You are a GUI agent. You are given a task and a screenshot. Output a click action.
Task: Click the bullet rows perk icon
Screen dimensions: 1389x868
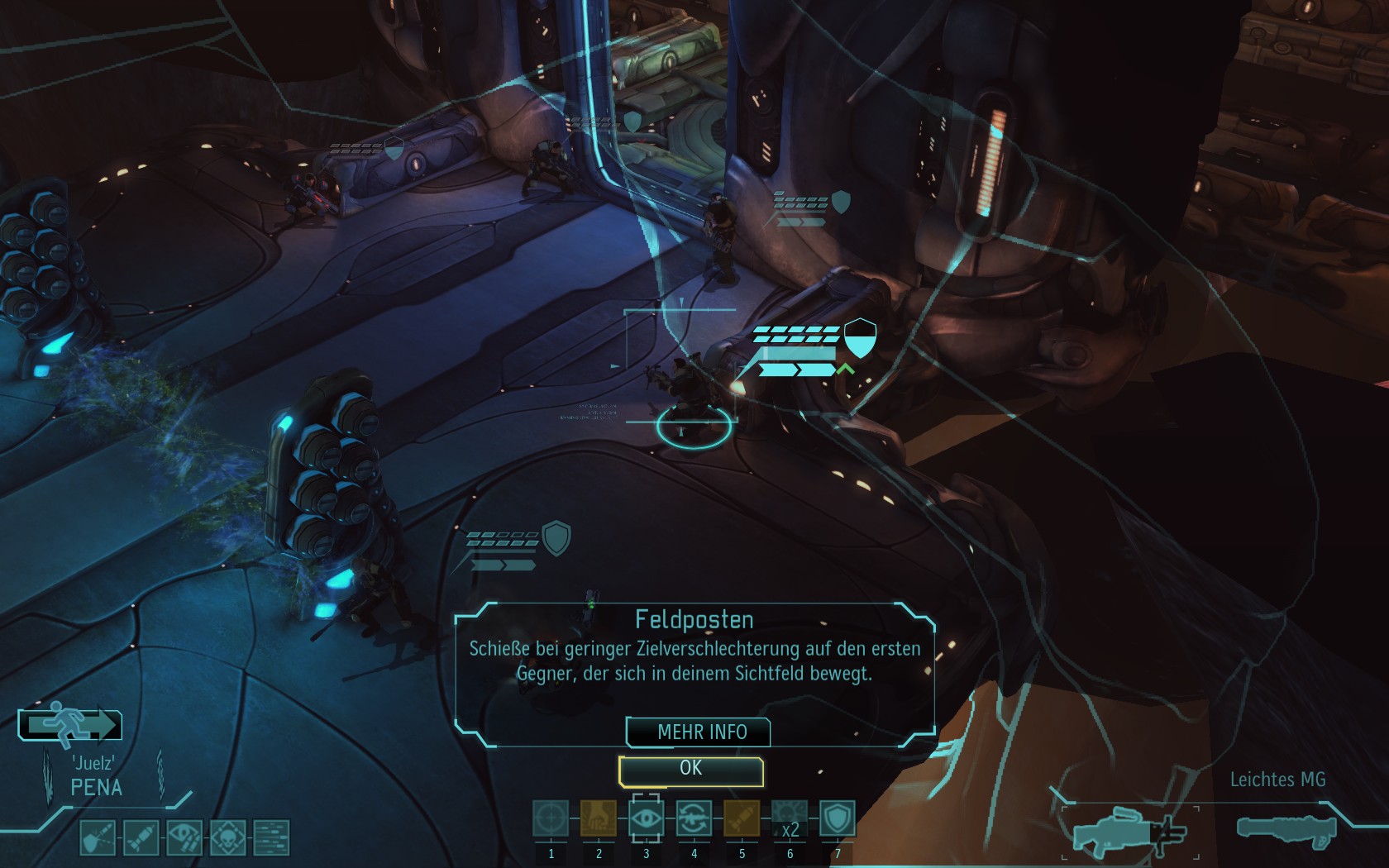[x=271, y=837]
